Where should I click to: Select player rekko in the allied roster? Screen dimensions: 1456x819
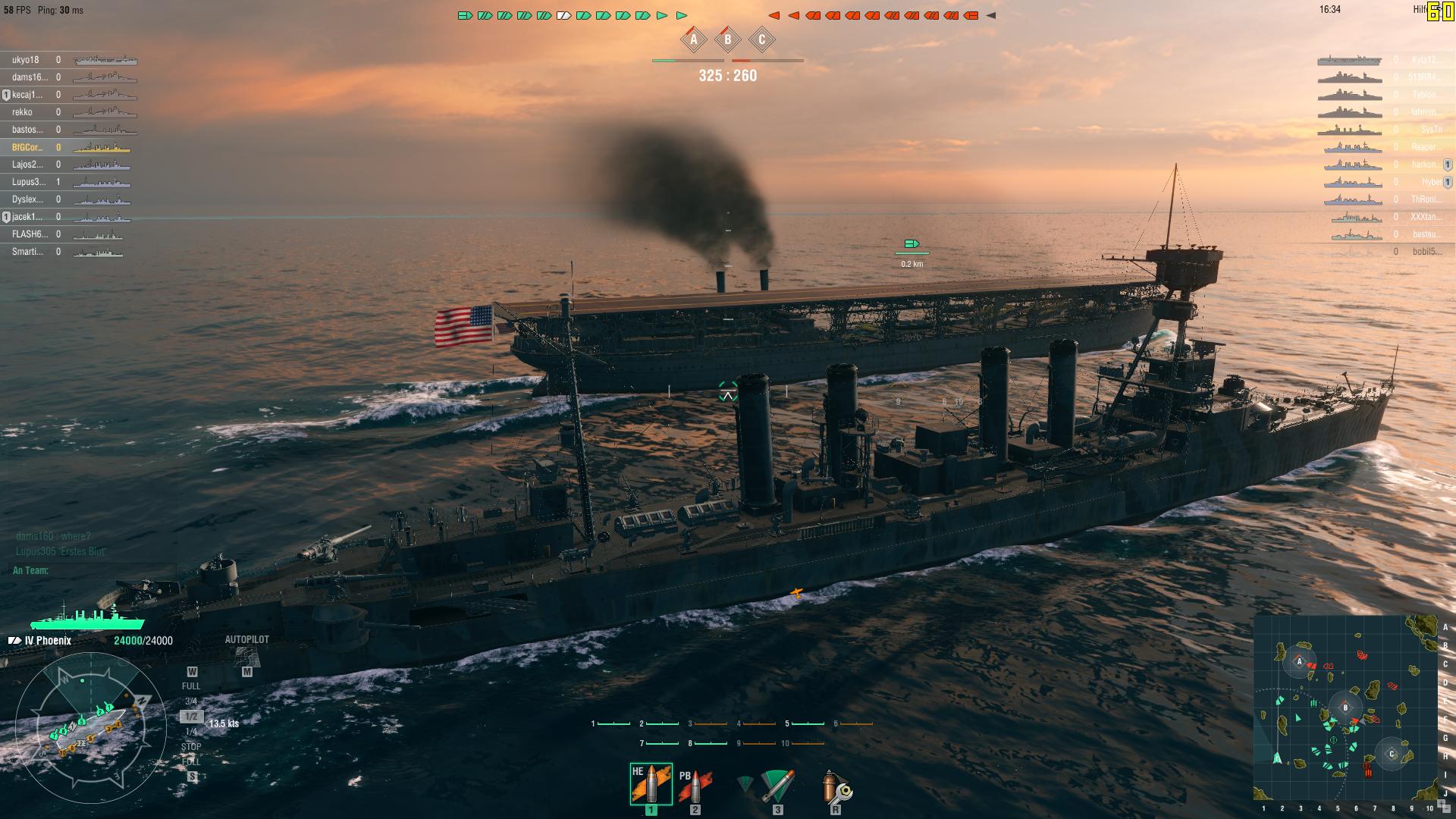click(23, 112)
